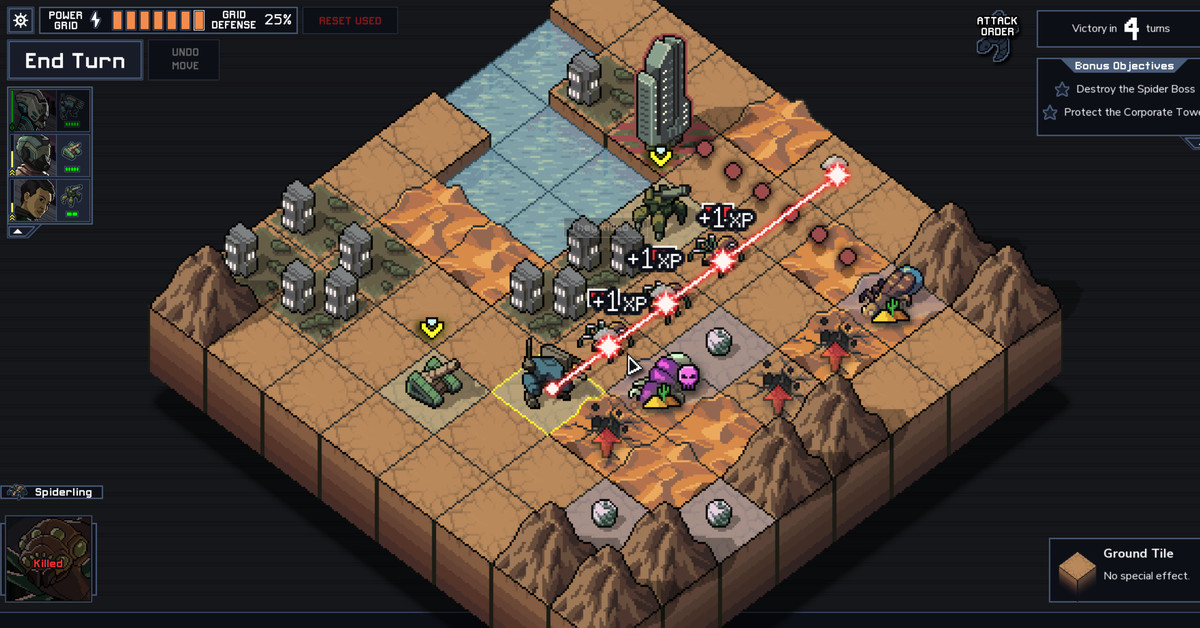Select the helmeted pilot with blue visor

click(x=30, y=110)
